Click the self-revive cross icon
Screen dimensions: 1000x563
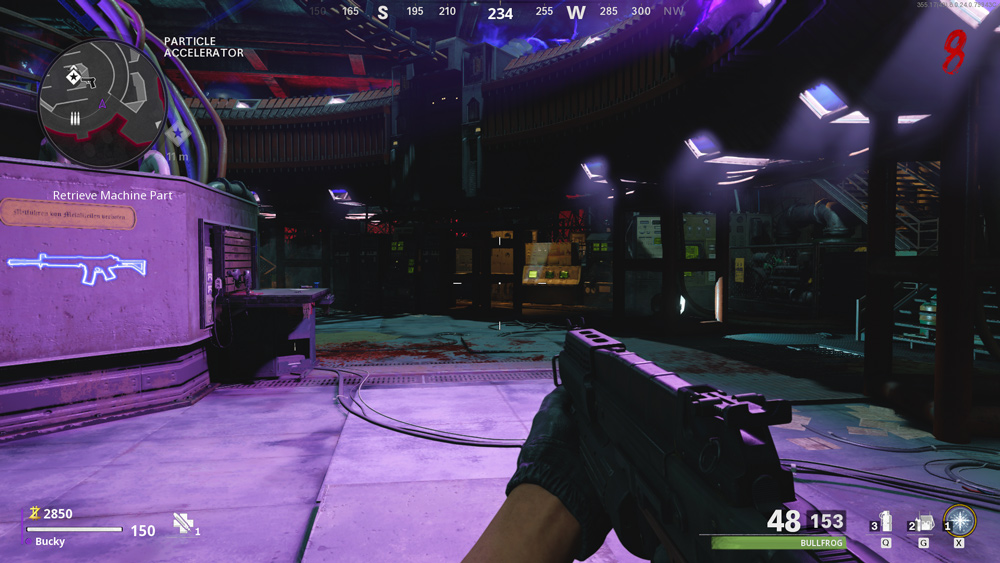182,522
